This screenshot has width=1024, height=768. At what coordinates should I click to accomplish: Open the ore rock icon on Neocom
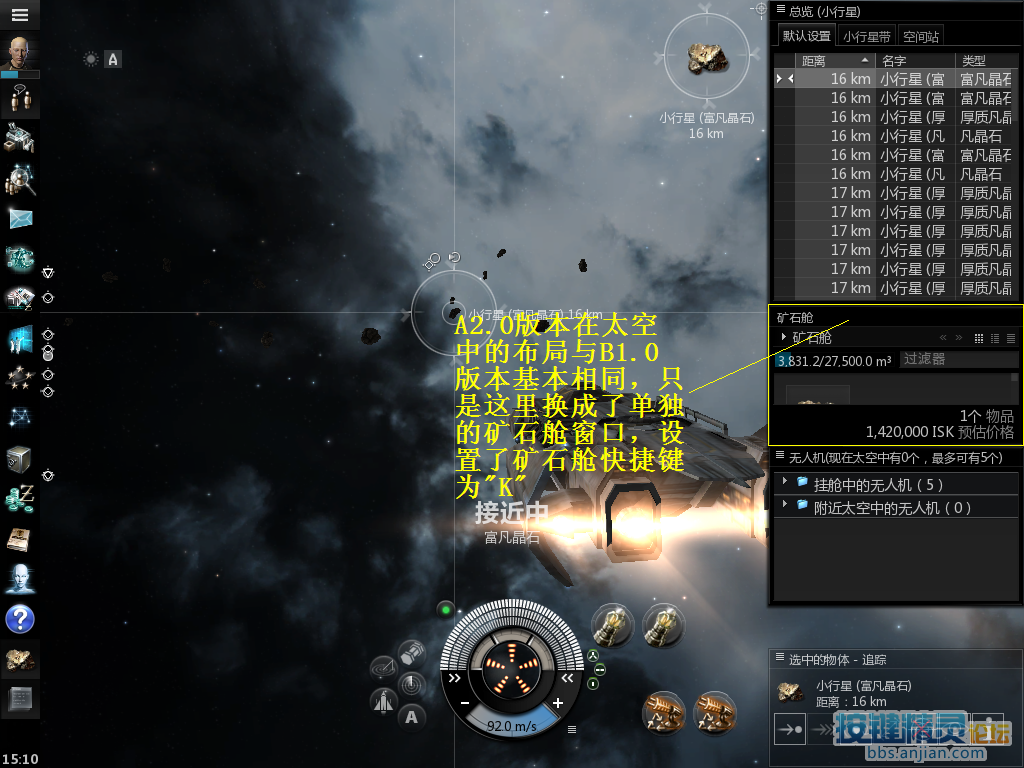click(20, 659)
